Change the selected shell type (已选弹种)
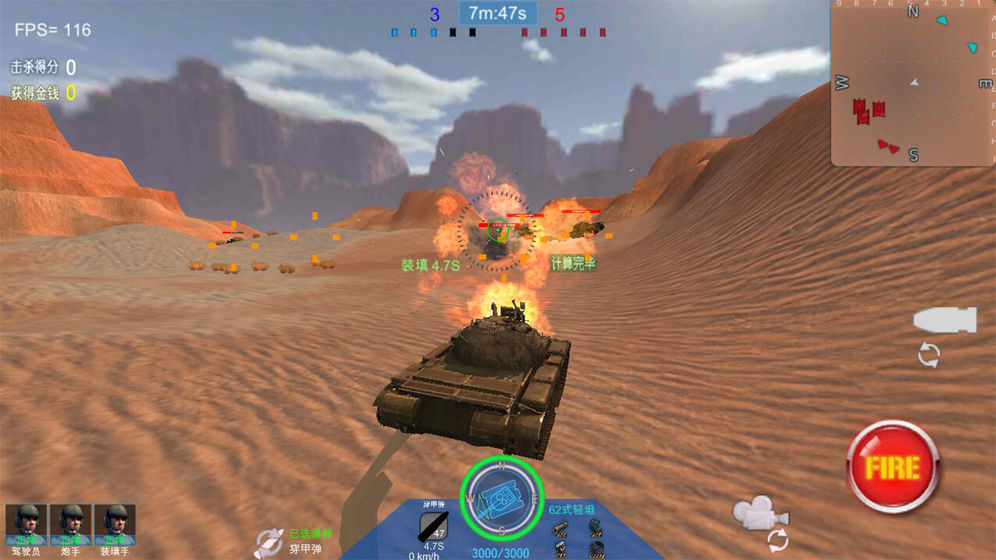The image size is (996, 560). (x=268, y=541)
